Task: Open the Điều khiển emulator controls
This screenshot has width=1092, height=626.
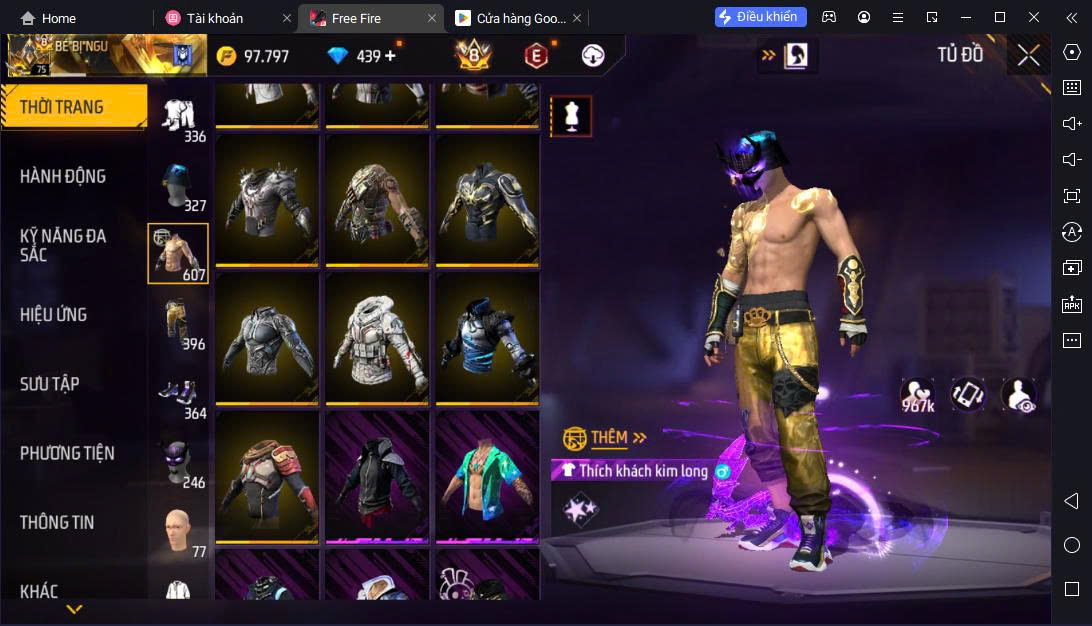Action: (760, 17)
